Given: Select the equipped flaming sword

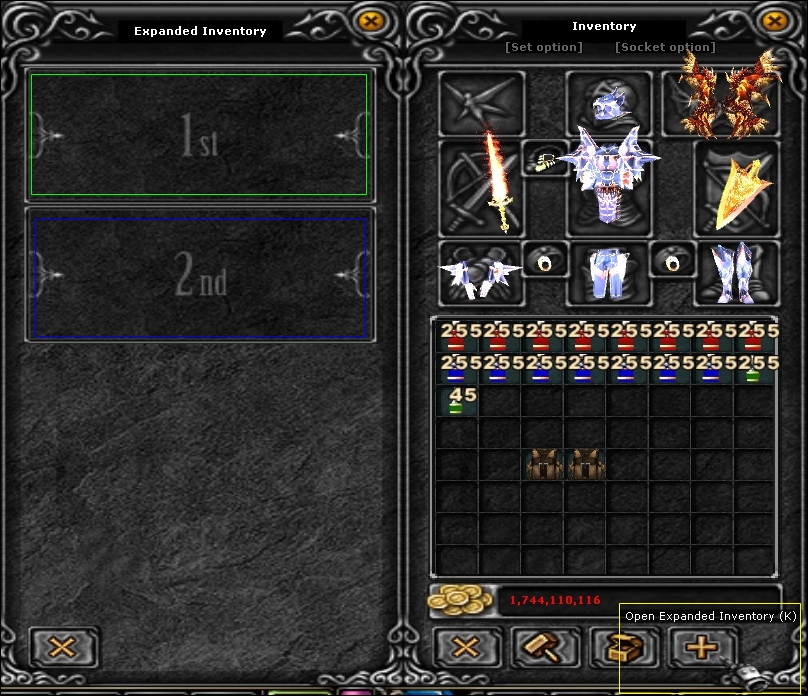Looking at the screenshot, I should coord(494,181).
